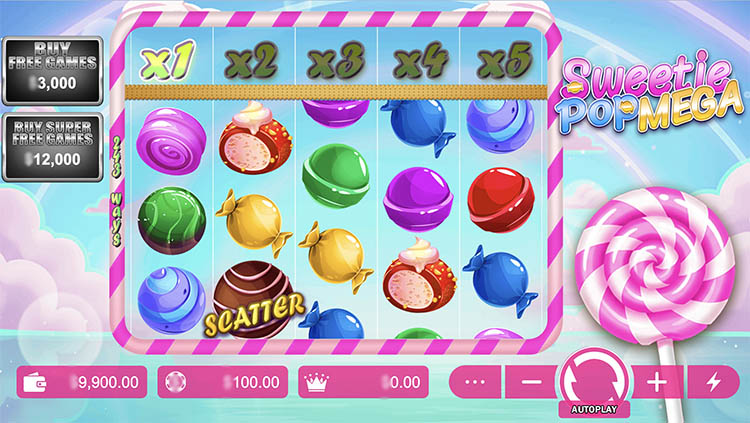Increase the bet with the plus button
This screenshot has width=750, height=423.
coord(657,382)
